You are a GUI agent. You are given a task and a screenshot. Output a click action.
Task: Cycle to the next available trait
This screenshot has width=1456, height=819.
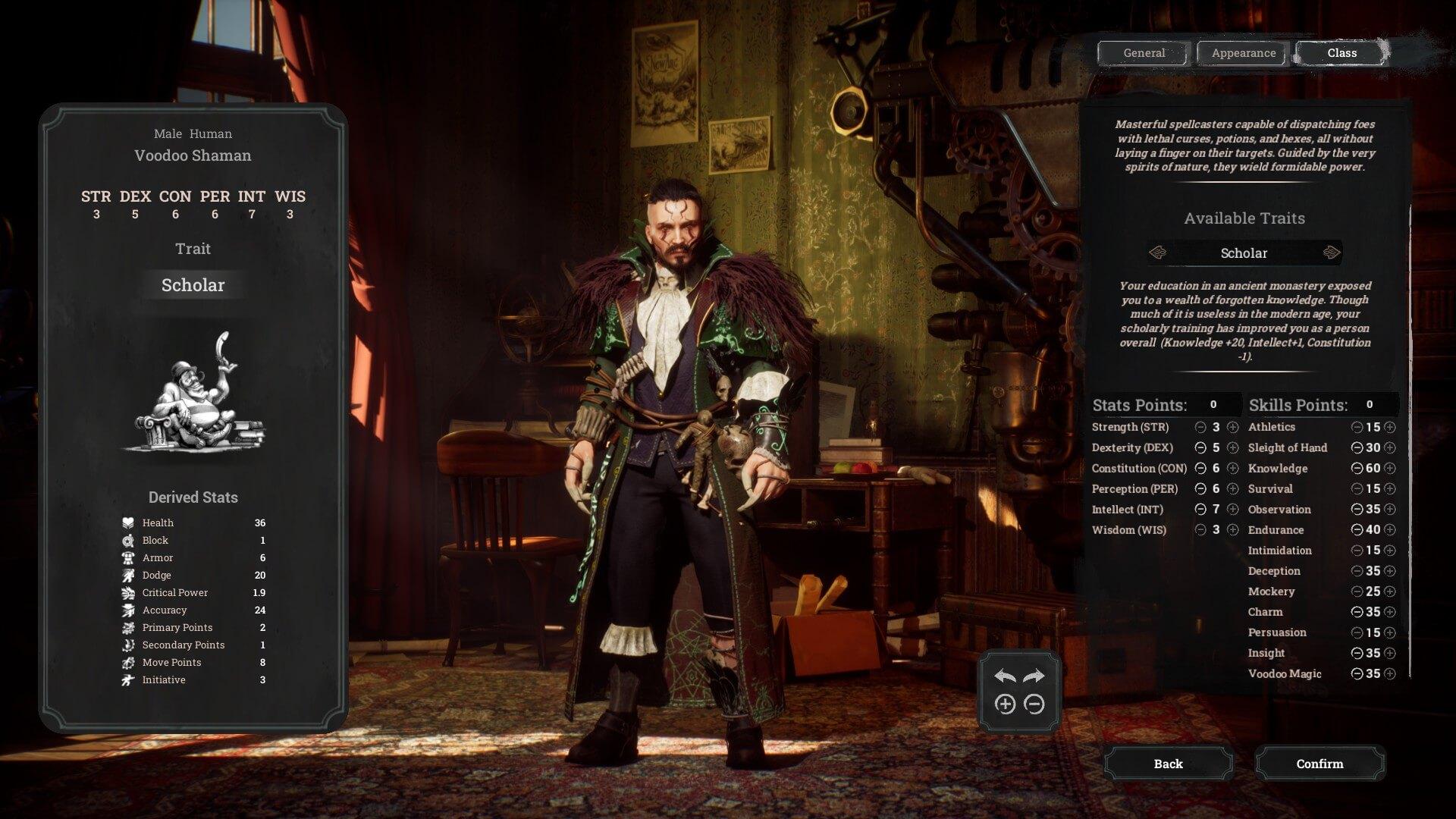pos(1331,253)
